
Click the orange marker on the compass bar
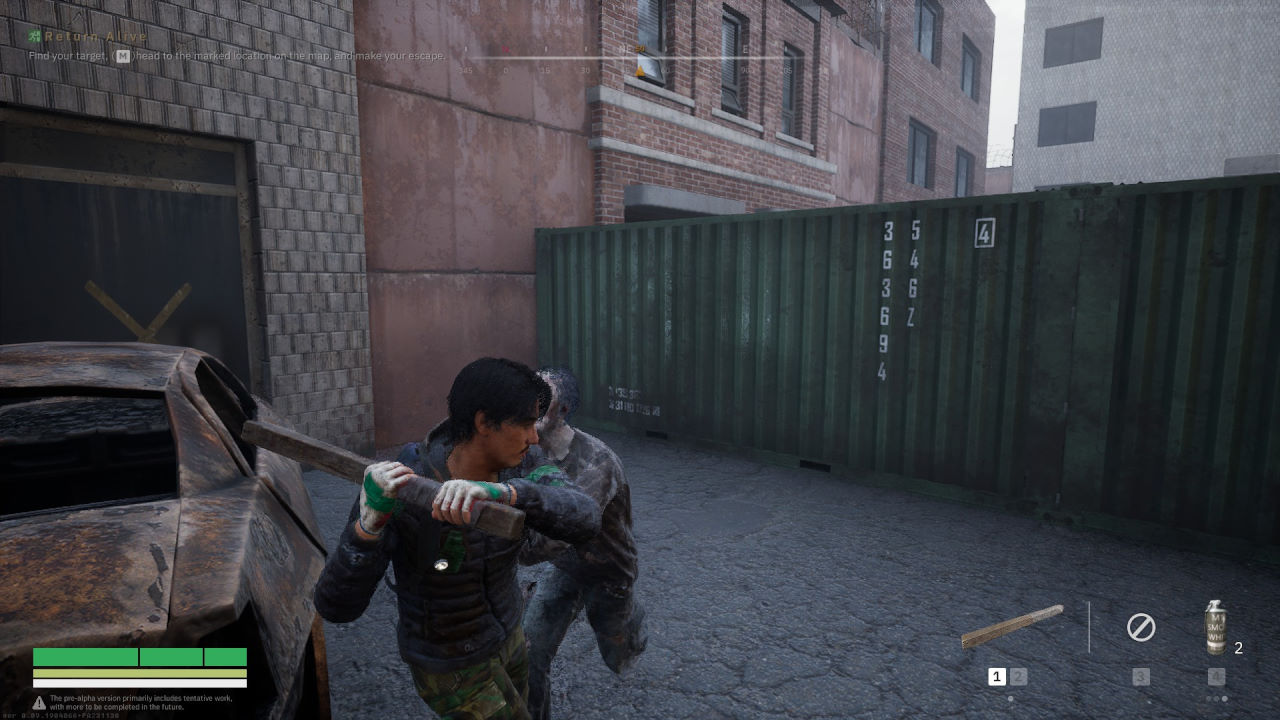tap(640, 71)
